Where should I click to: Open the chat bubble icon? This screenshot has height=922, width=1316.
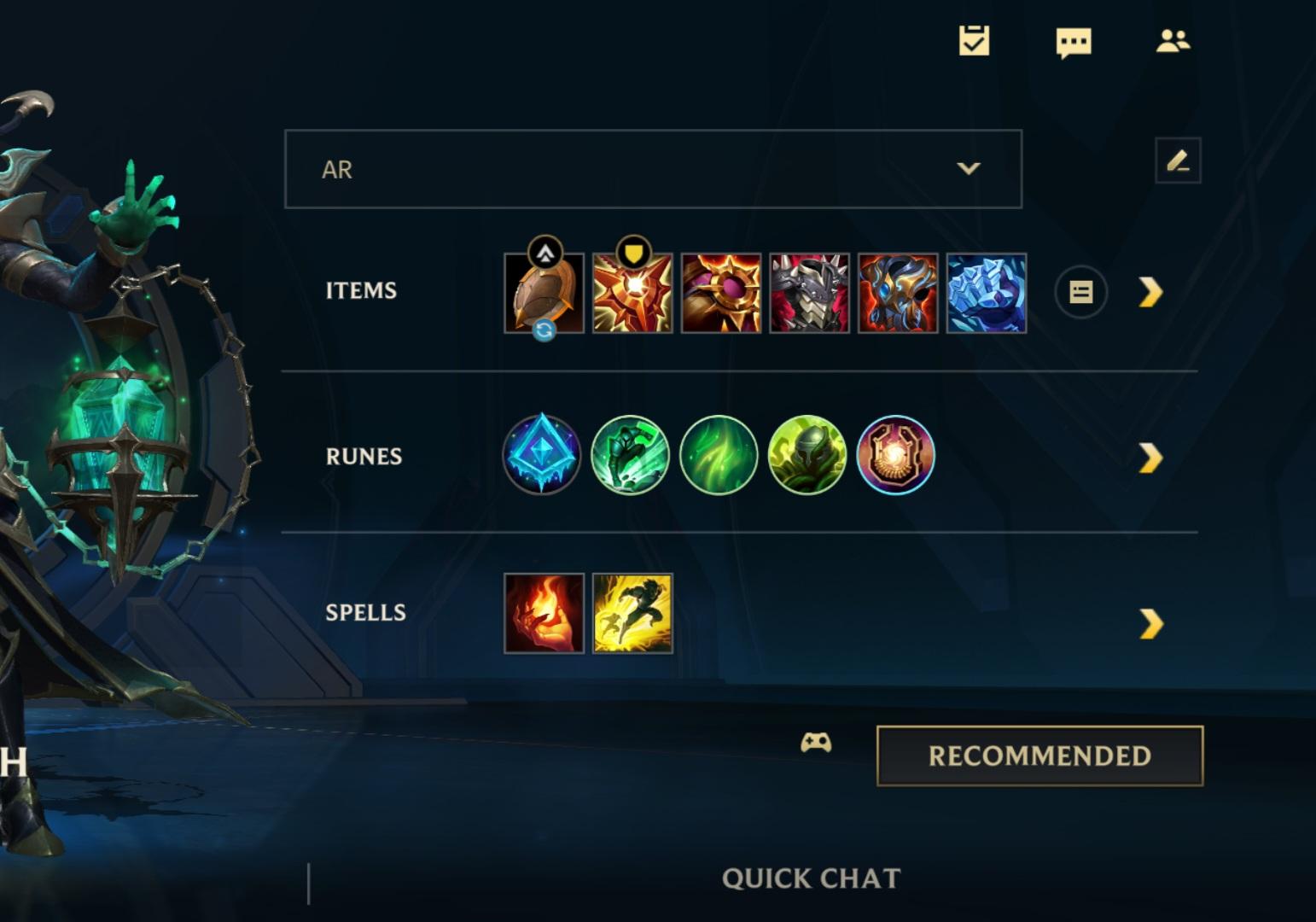coord(1074,40)
